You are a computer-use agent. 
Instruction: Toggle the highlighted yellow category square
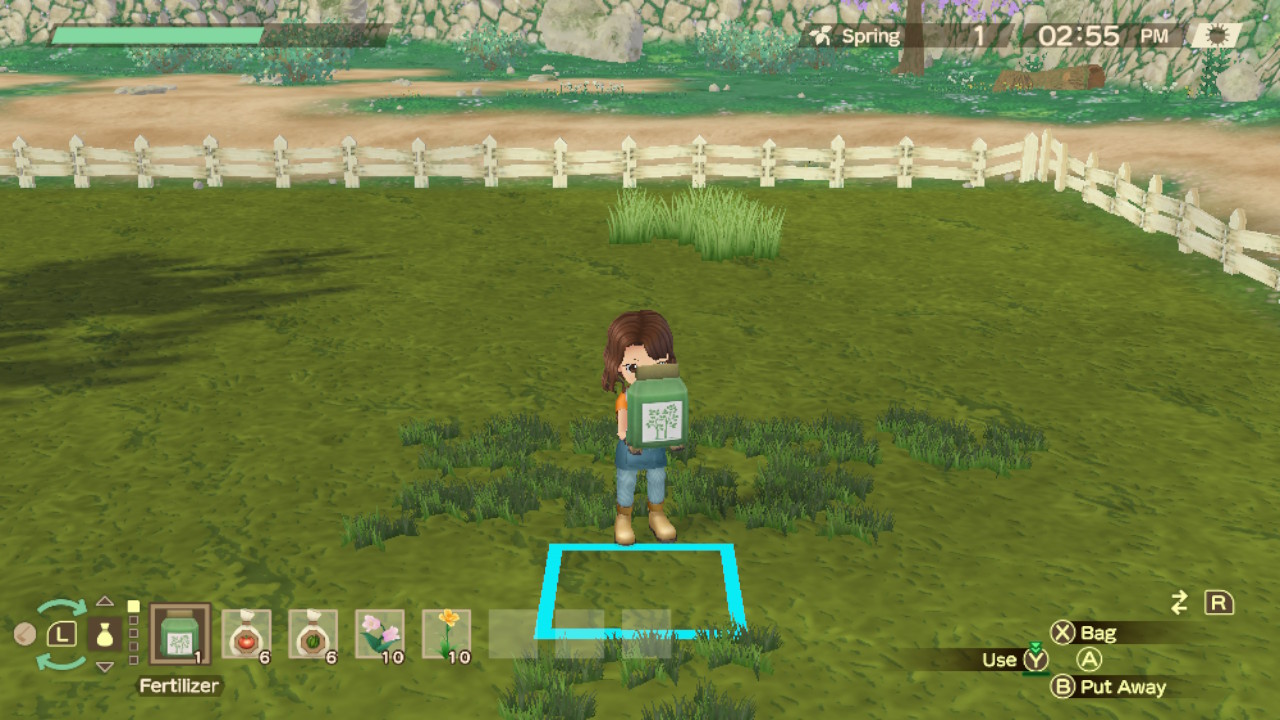[x=133, y=606]
